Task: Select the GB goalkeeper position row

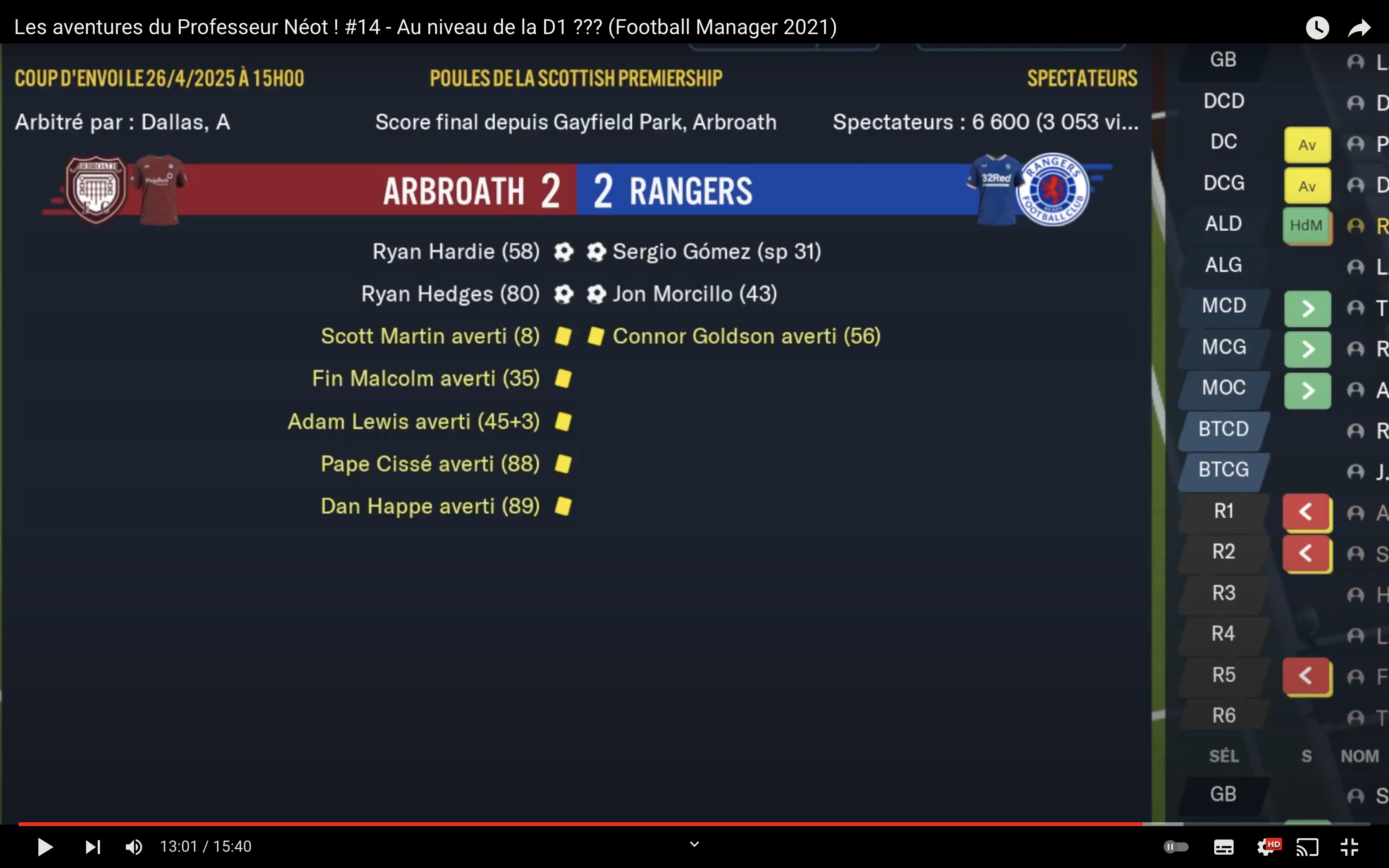Action: (1223, 60)
